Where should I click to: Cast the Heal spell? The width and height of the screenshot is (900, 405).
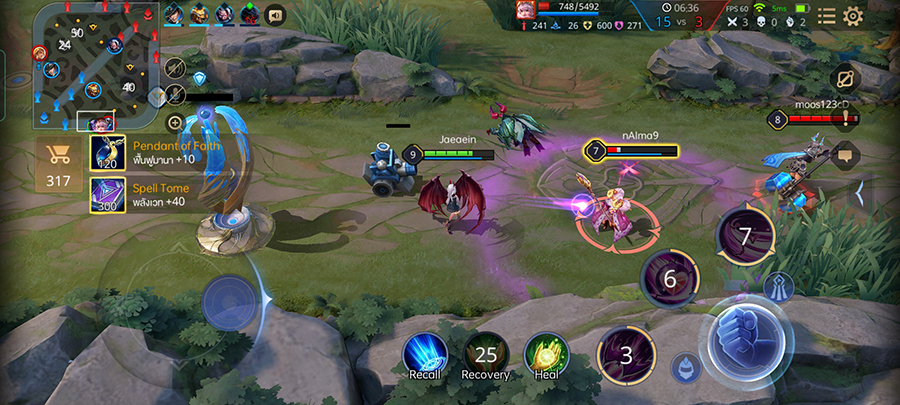(546, 354)
